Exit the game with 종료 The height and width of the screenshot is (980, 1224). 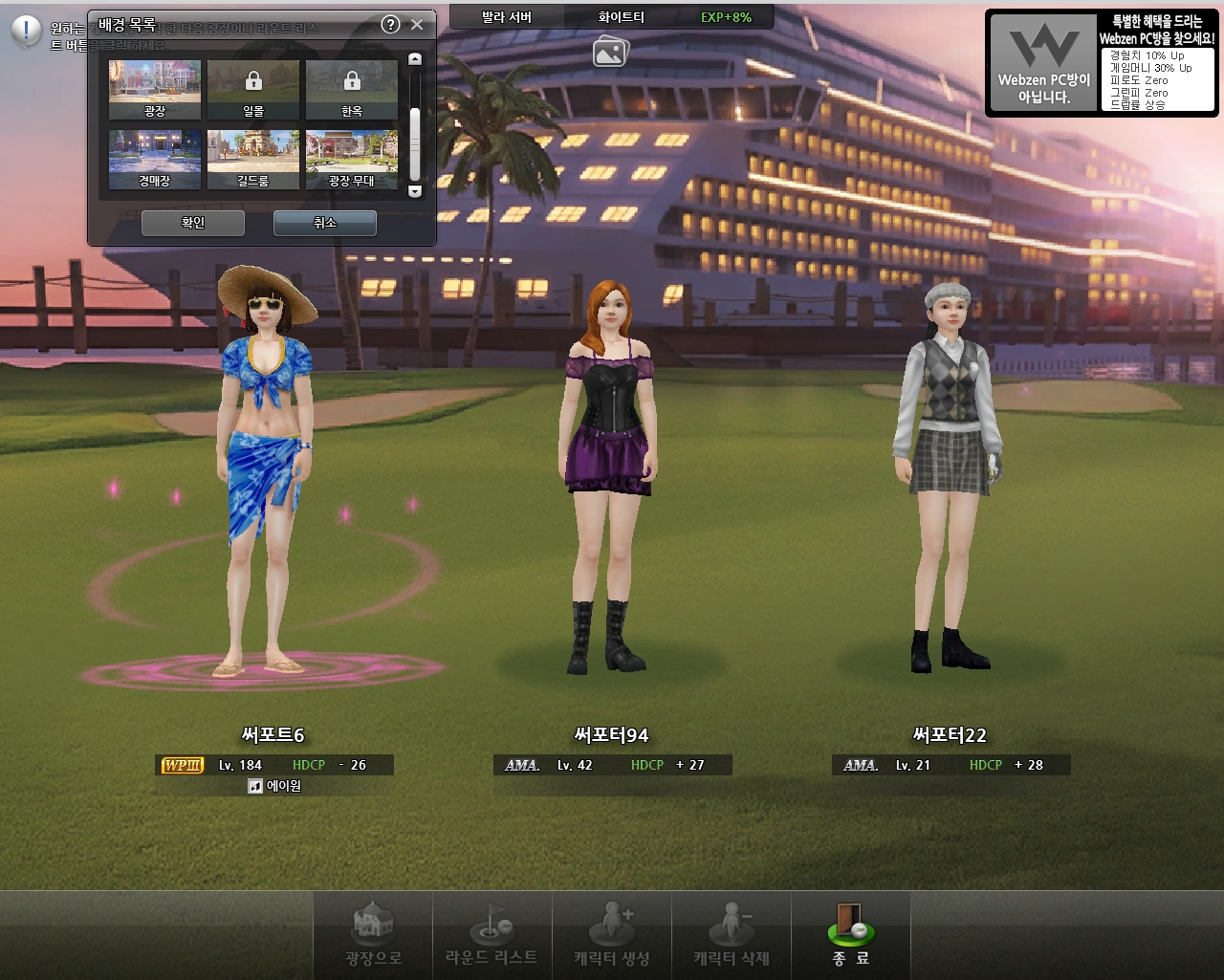[x=850, y=935]
